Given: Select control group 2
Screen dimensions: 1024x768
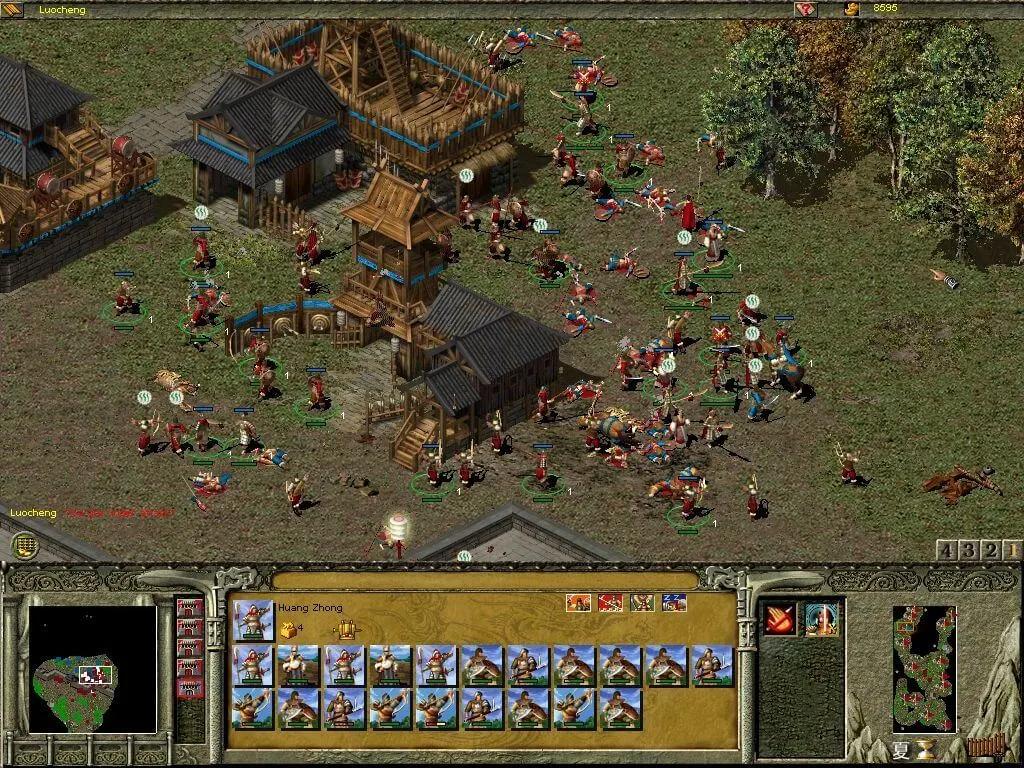Looking at the screenshot, I should [x=991, y=550].
